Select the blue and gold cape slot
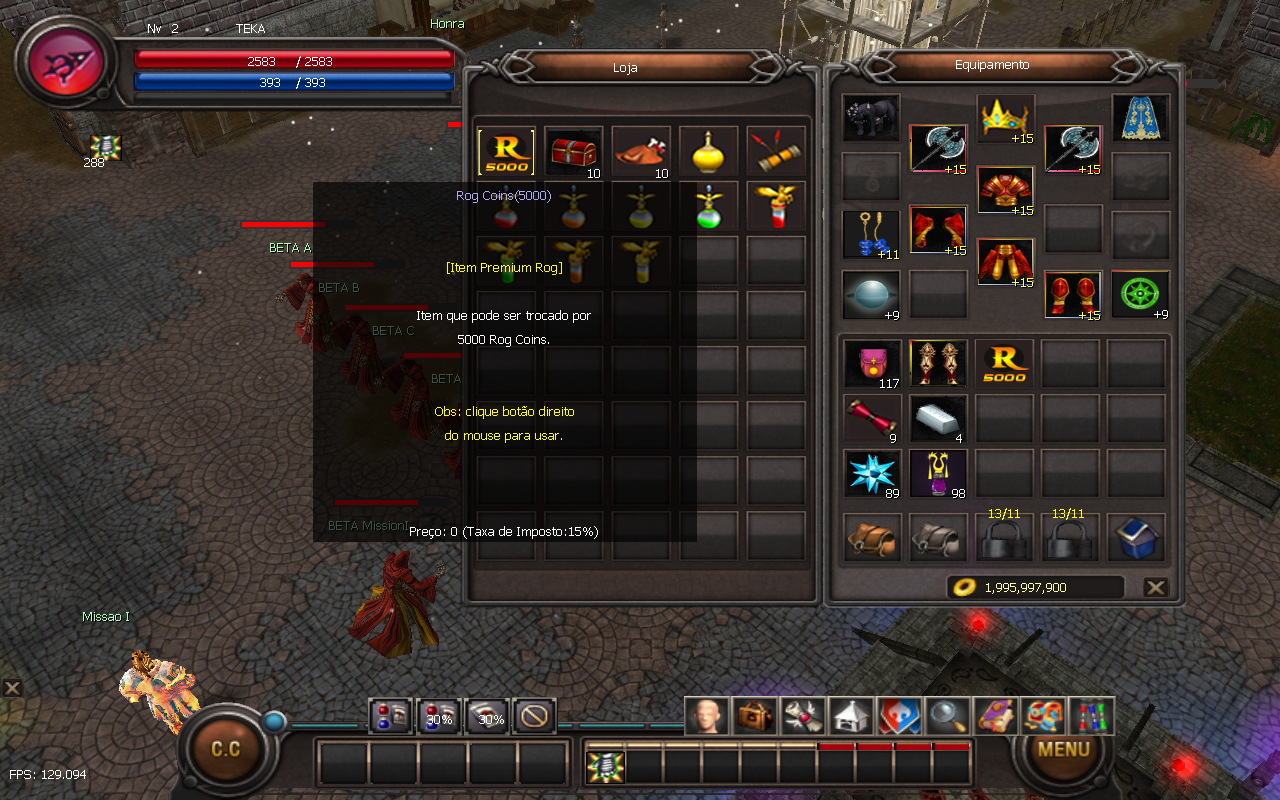The height and width of the screenshot is (800, 1280). coord(1140,119)
